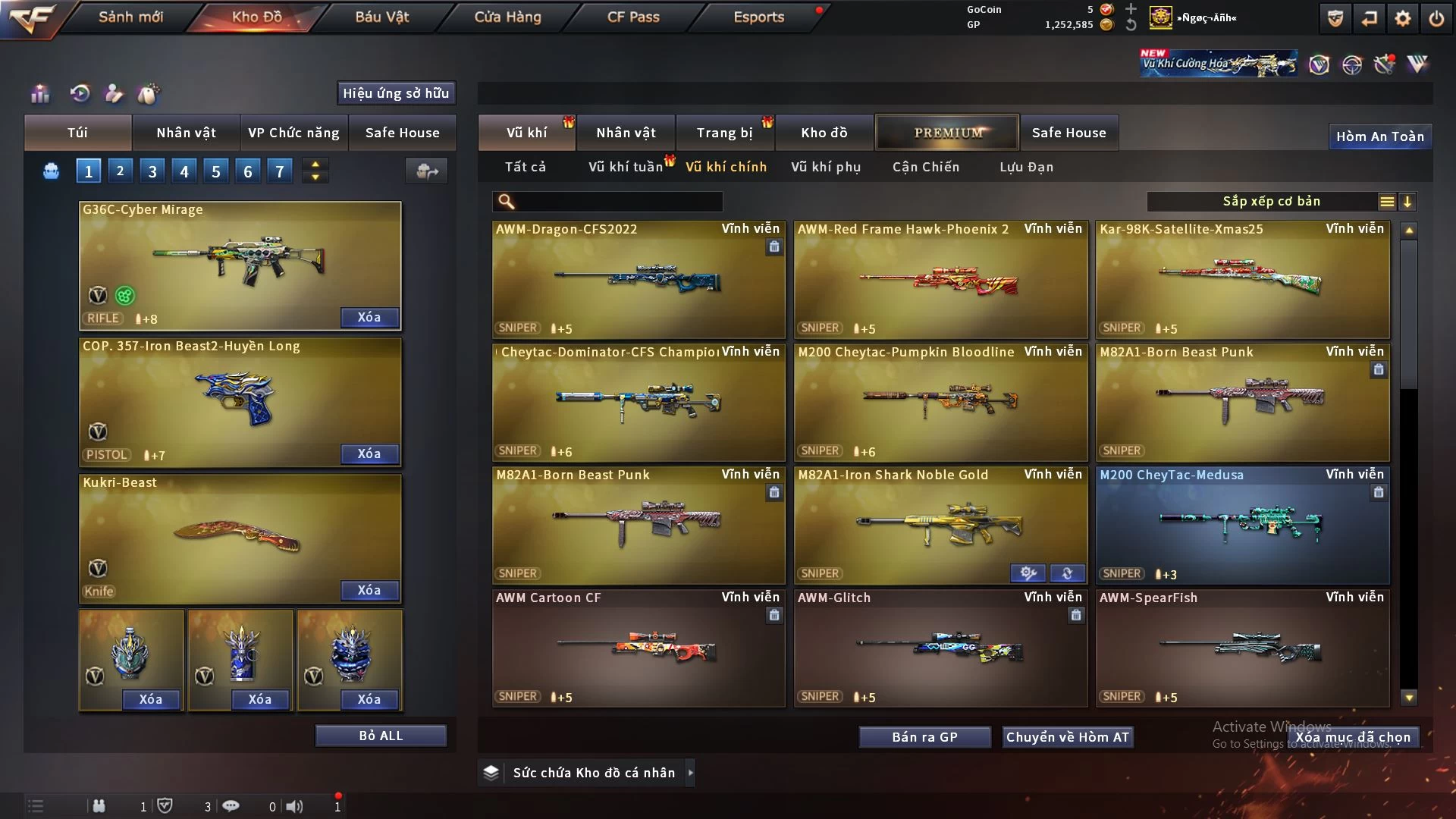This screenshot has height=819, width=1456.
Task: Select the AWM-Dragon-CFS2022 sniper tile
Action: pos(639,279)
